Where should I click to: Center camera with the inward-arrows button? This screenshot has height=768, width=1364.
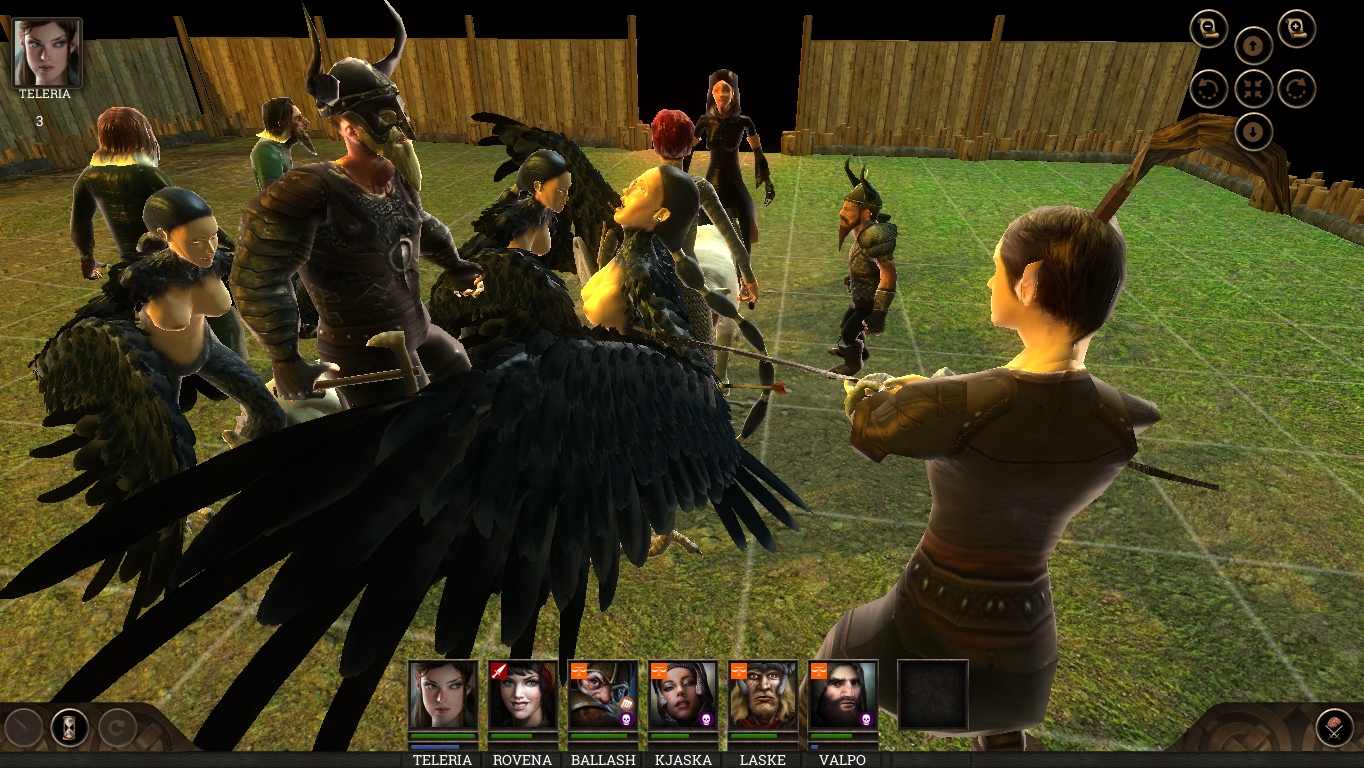pos(1253,88)
